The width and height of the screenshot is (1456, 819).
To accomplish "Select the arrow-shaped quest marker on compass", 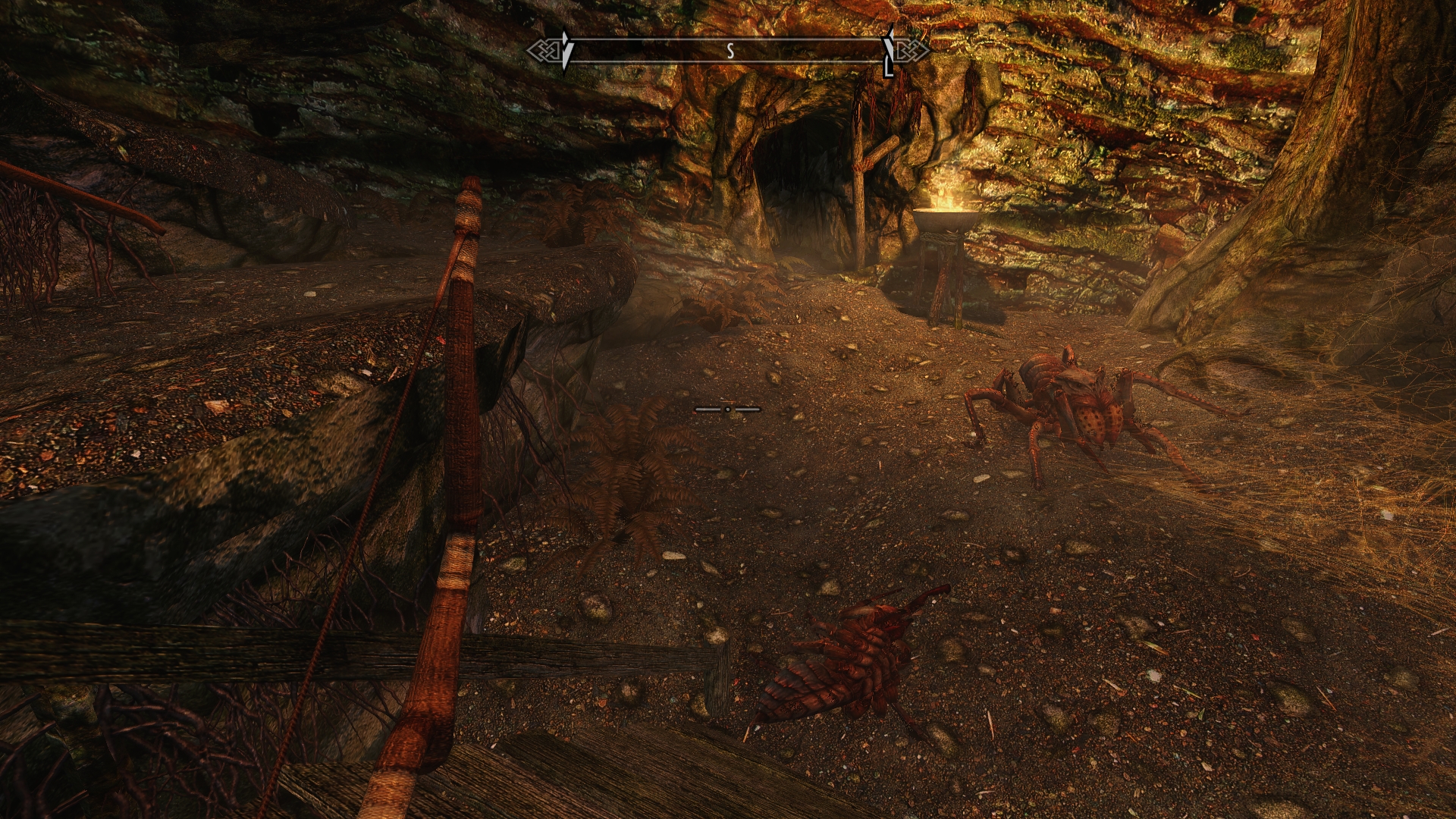I will (566, 50).
